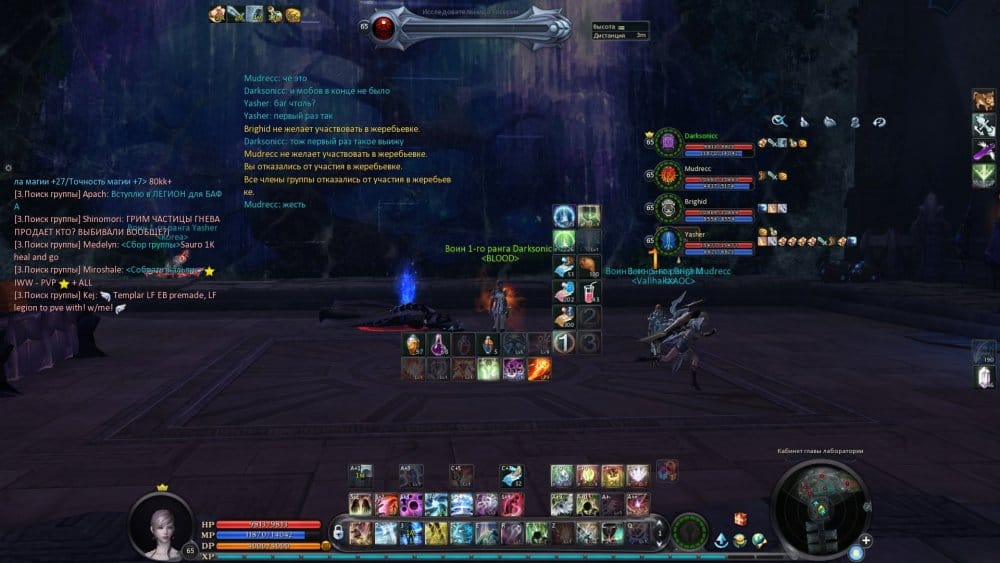Target group member Brighid's portrait
The height and width of the screenshot is (563, 1000).
(669, 208)
